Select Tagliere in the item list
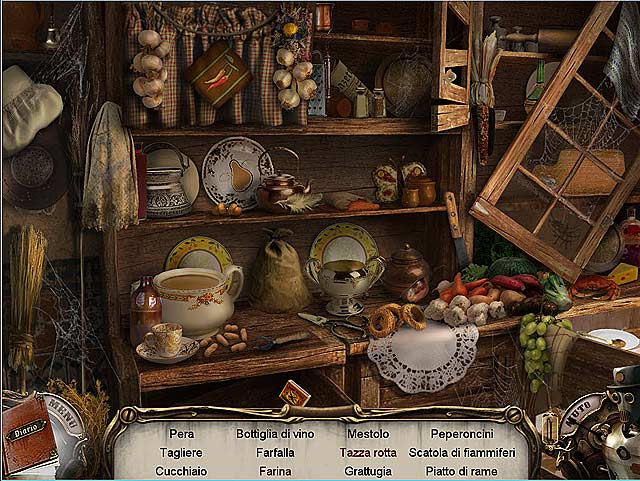This screenshot has width=640, height=481. [181, 452]
